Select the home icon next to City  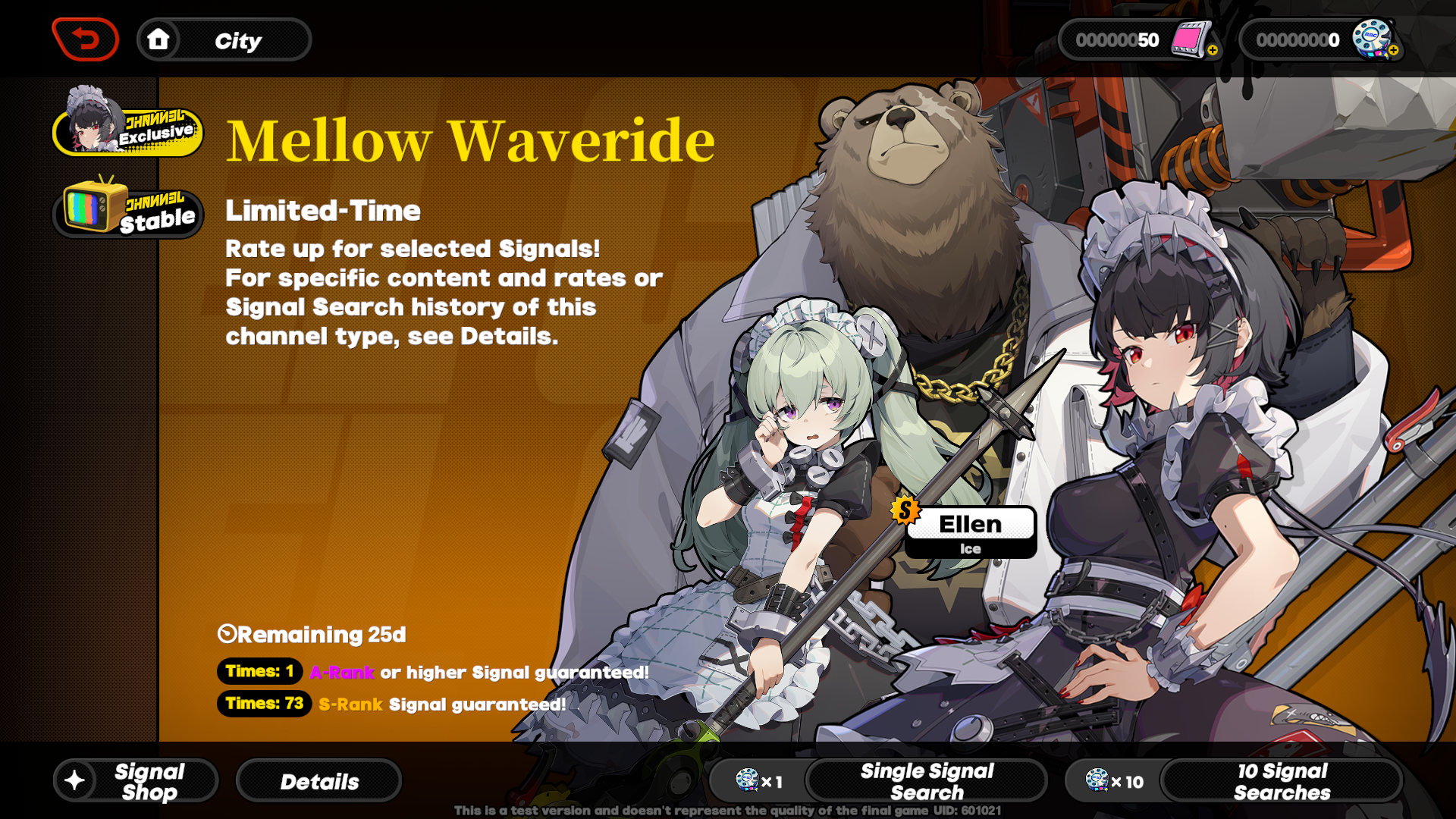click(158, 39)
